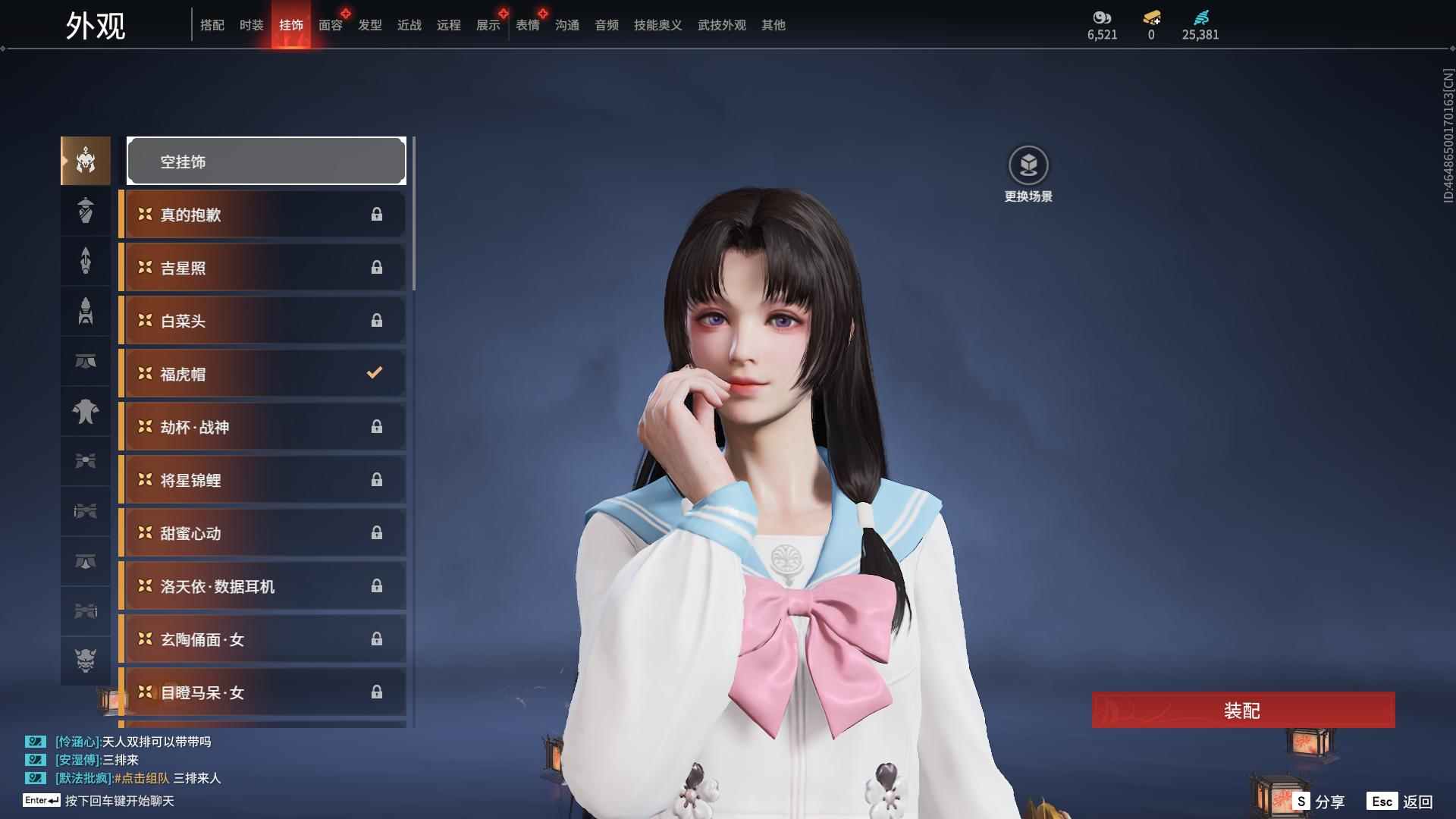Select 空挂饰 to clear the ornament

(x=265, y=161)
